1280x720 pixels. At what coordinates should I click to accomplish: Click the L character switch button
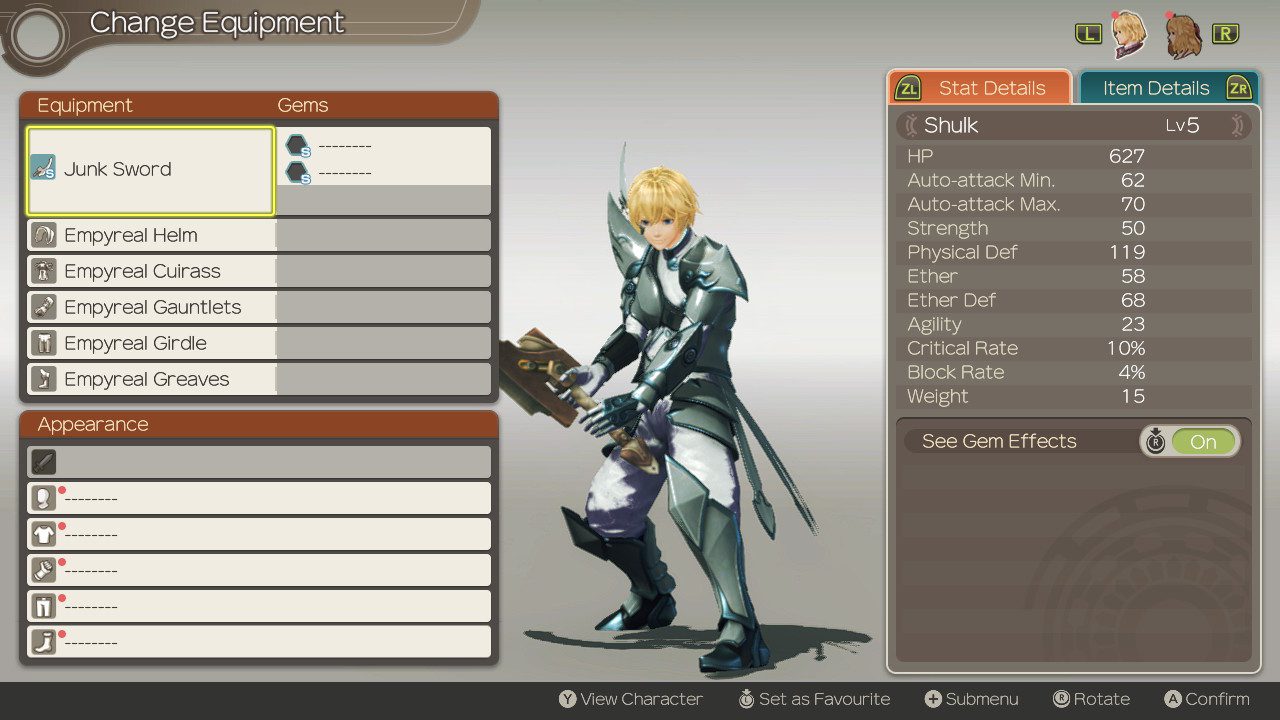[1091, 31]
